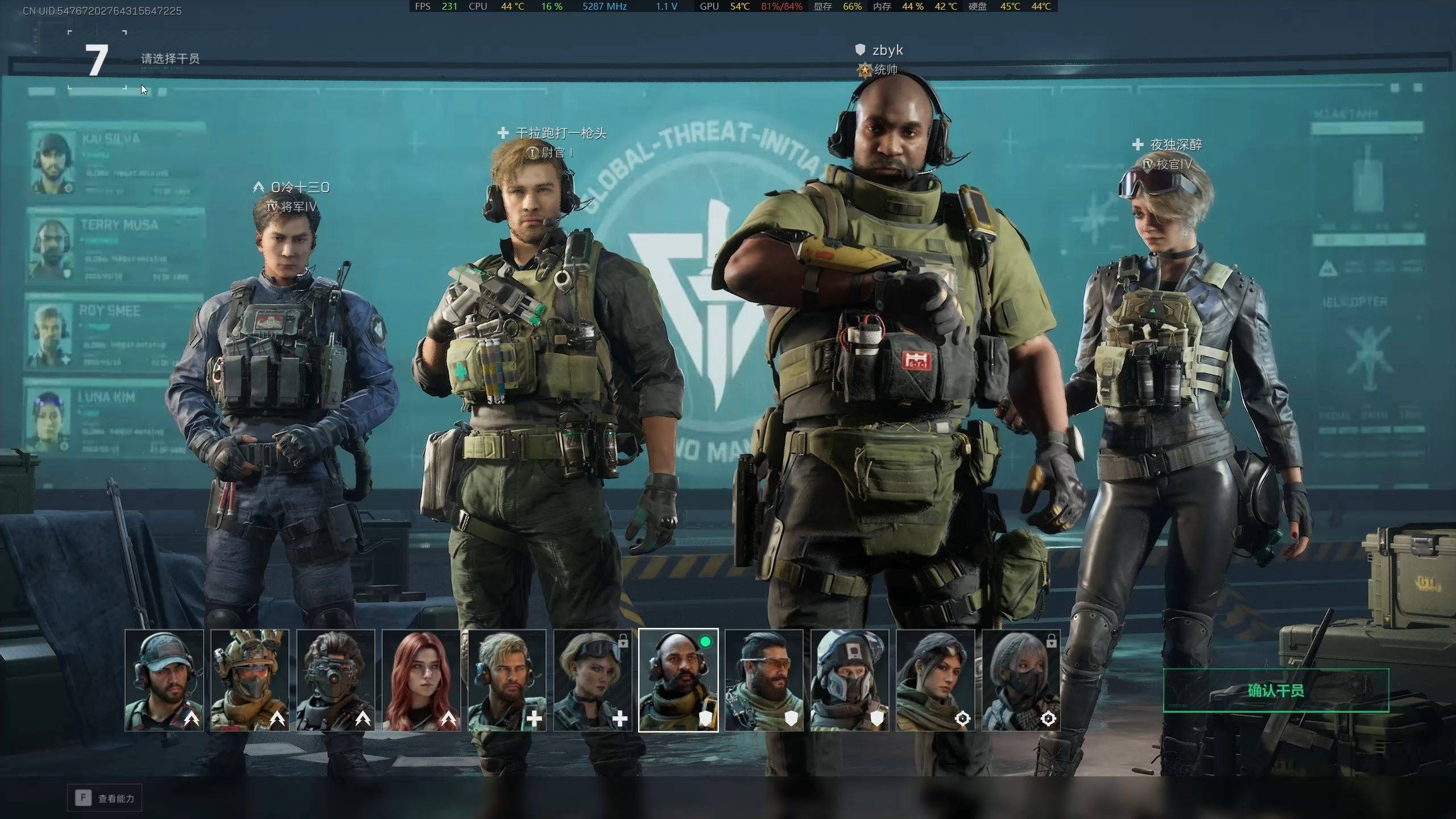The height and width of the screenshot is (819, 1456).
Task: Select the locked goggle-wearing blonde medic
Action: [593, 680]
